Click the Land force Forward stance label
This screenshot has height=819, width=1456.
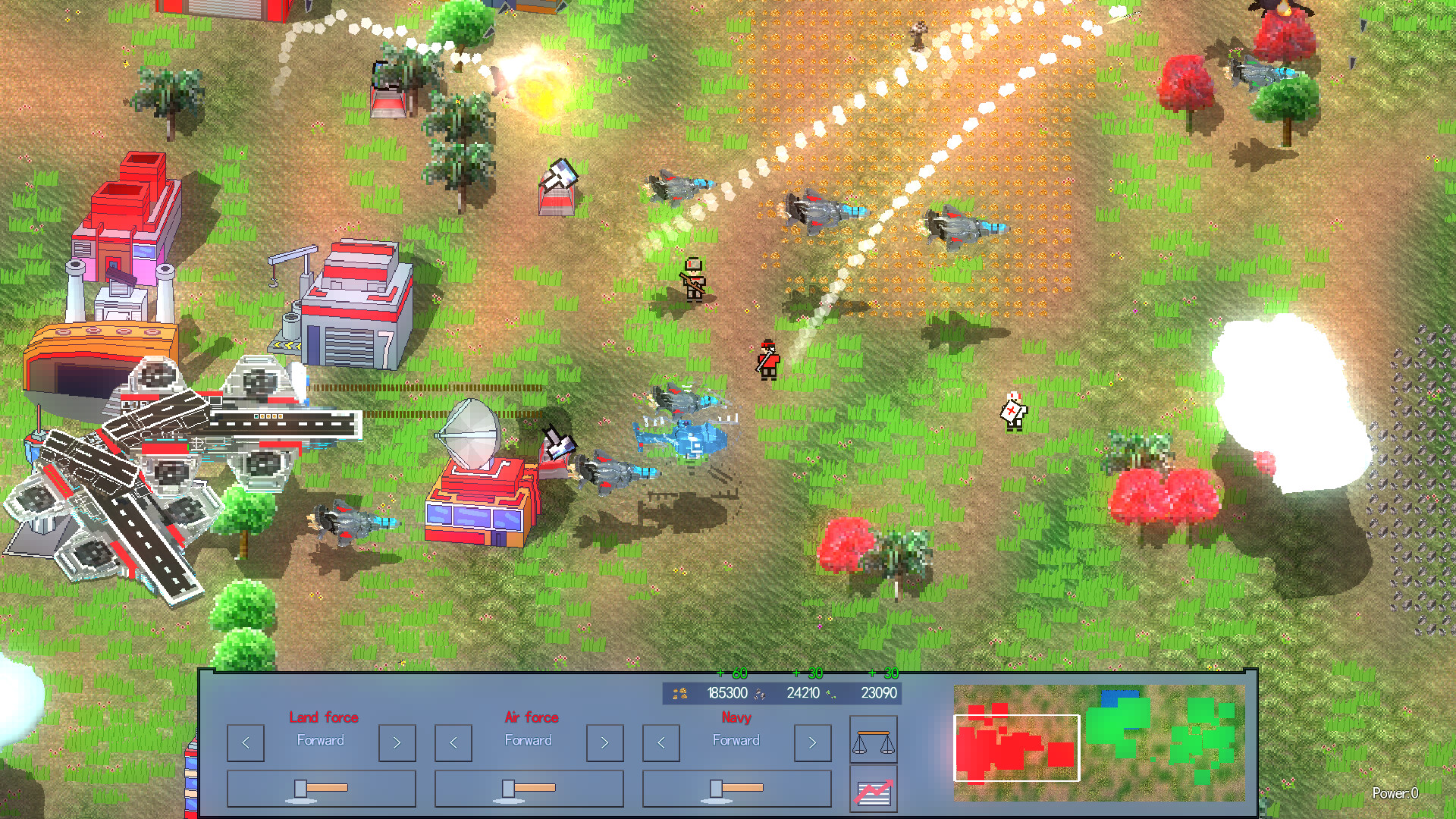coord(322,741)
